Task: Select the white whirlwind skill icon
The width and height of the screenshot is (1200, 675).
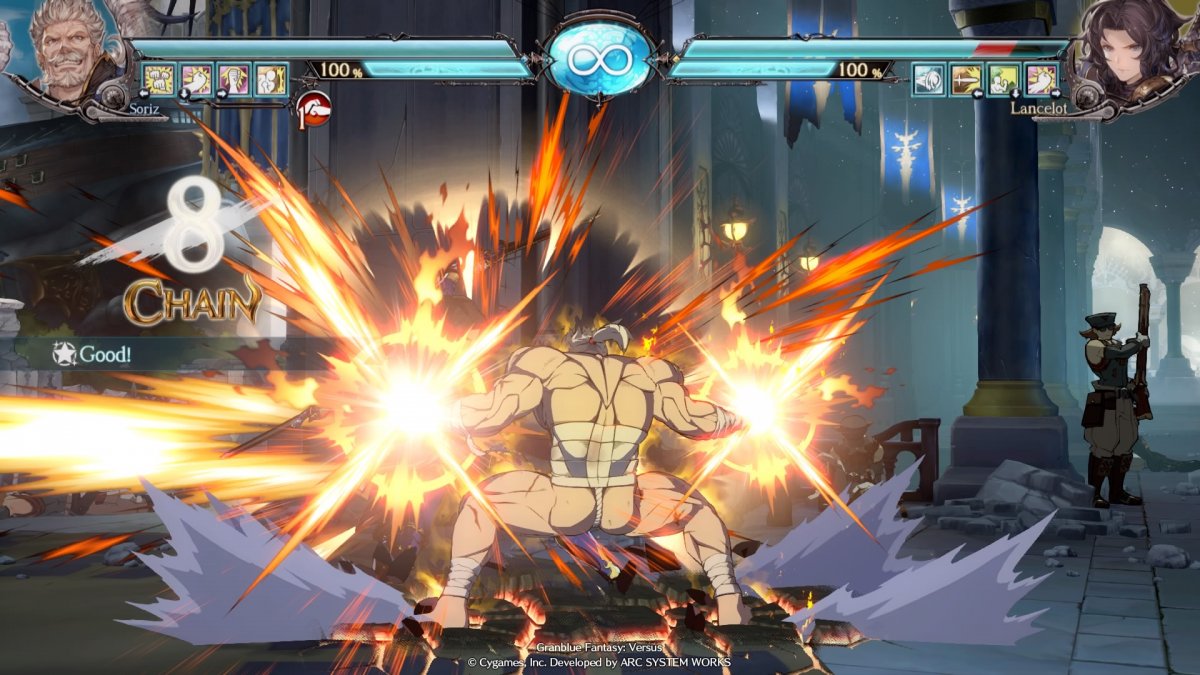Action: click(929, 79)
